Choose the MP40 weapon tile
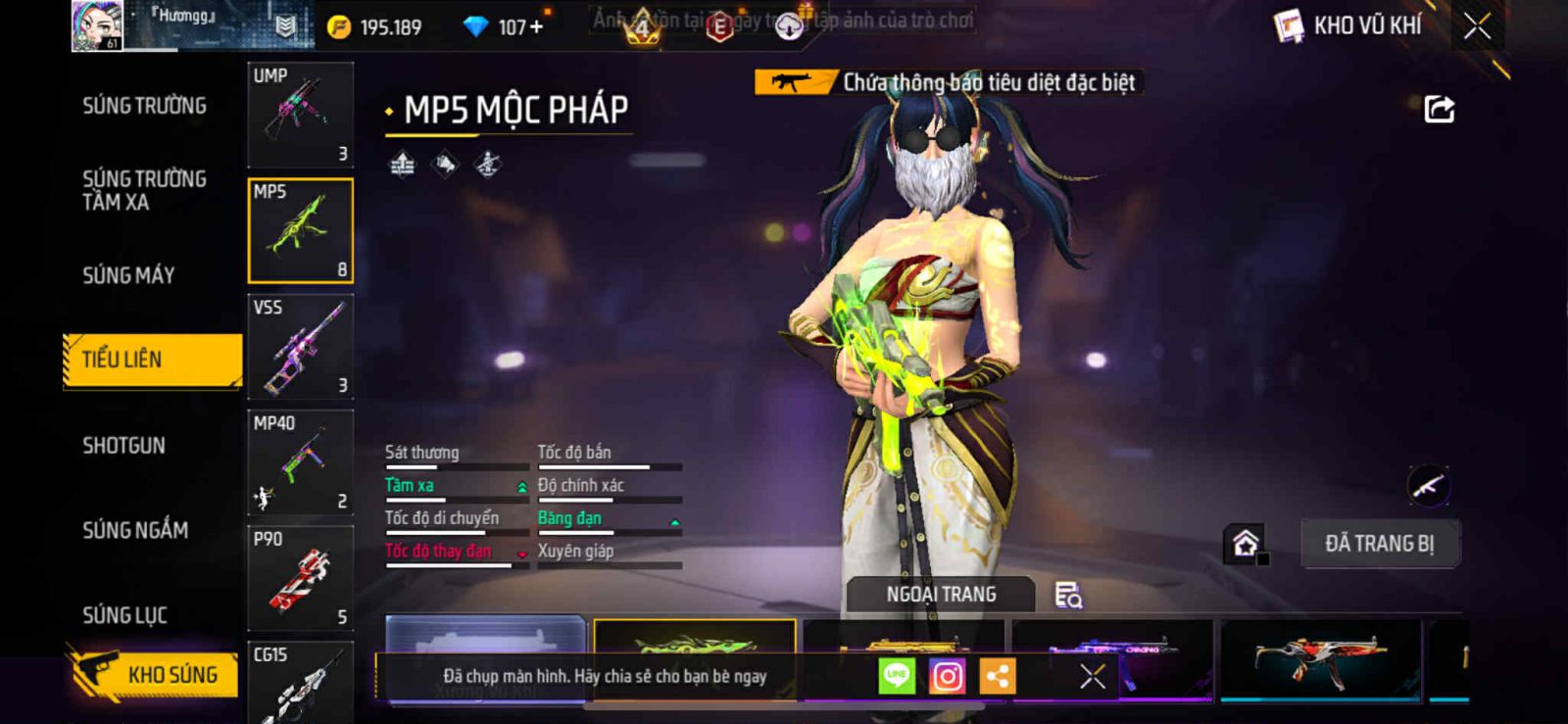 (300, 461)
